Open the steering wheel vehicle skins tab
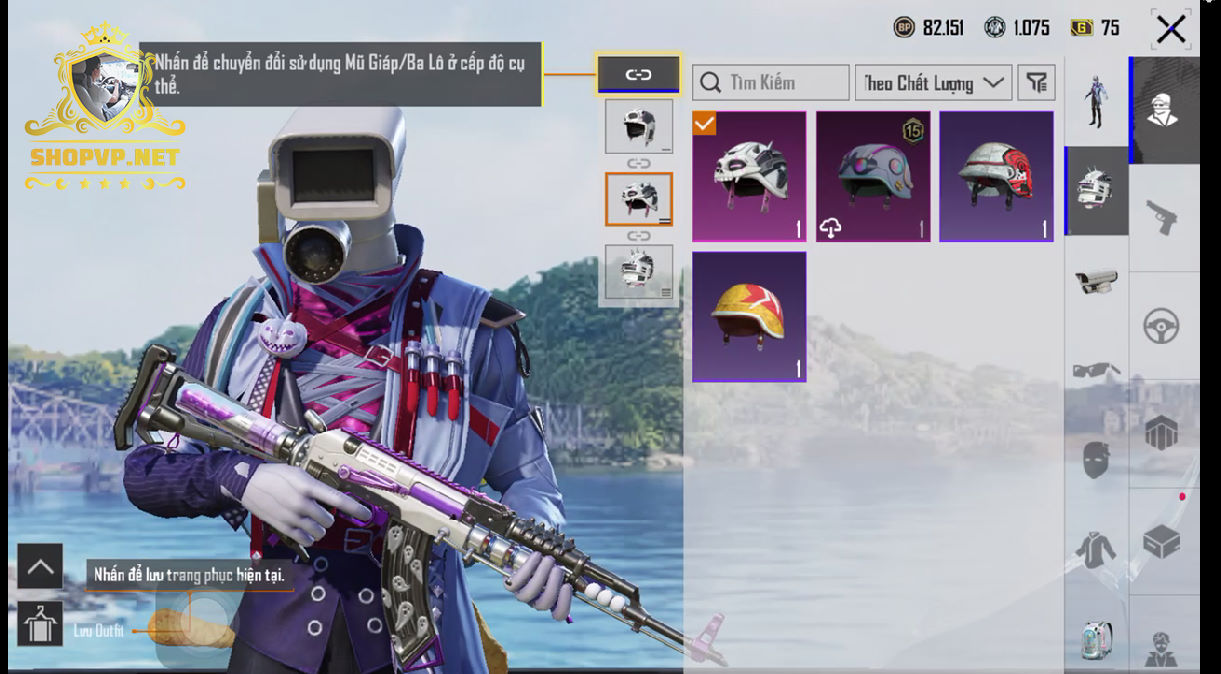 coord(1162,326)
